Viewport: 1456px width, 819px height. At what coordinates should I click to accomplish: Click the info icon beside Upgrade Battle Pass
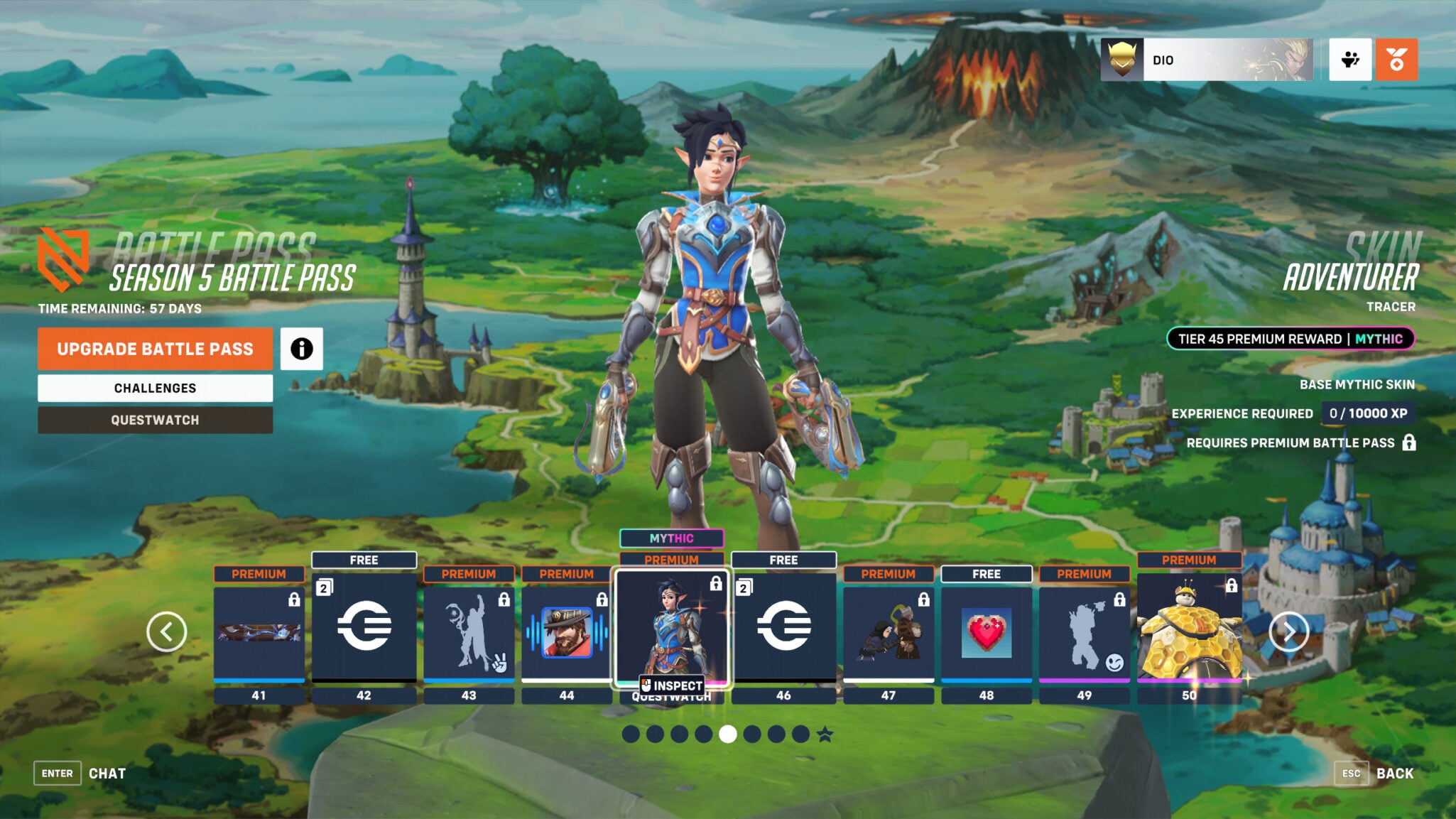pyautogui.click(x=302, y=349)
